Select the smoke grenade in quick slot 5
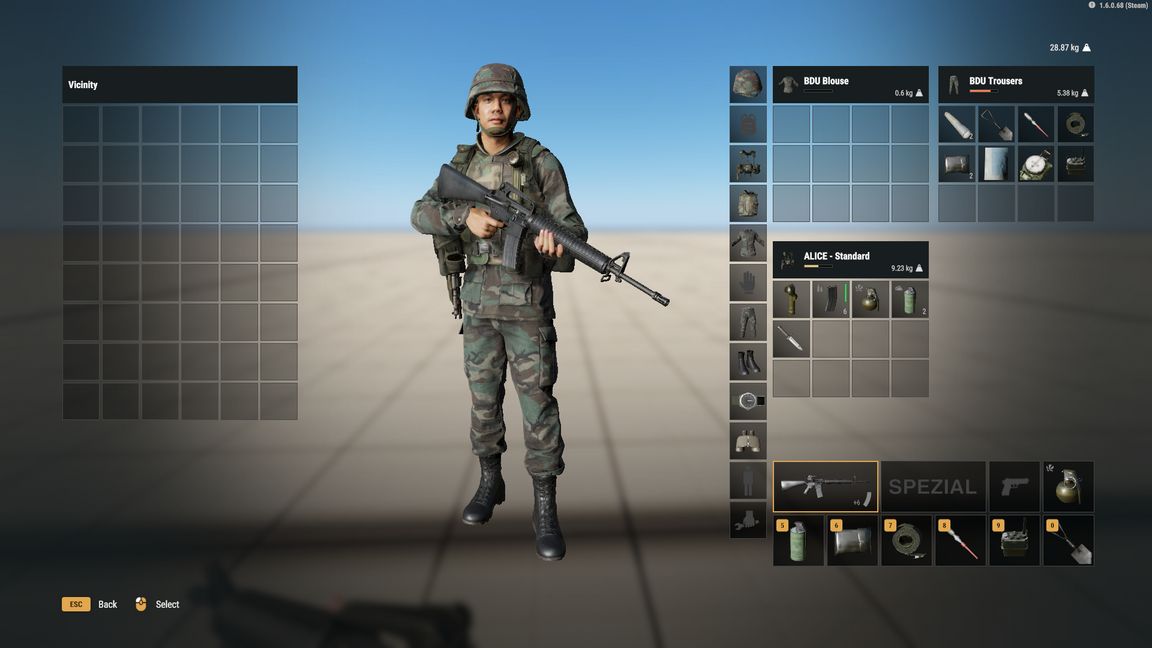 click(x=798, y=541)
